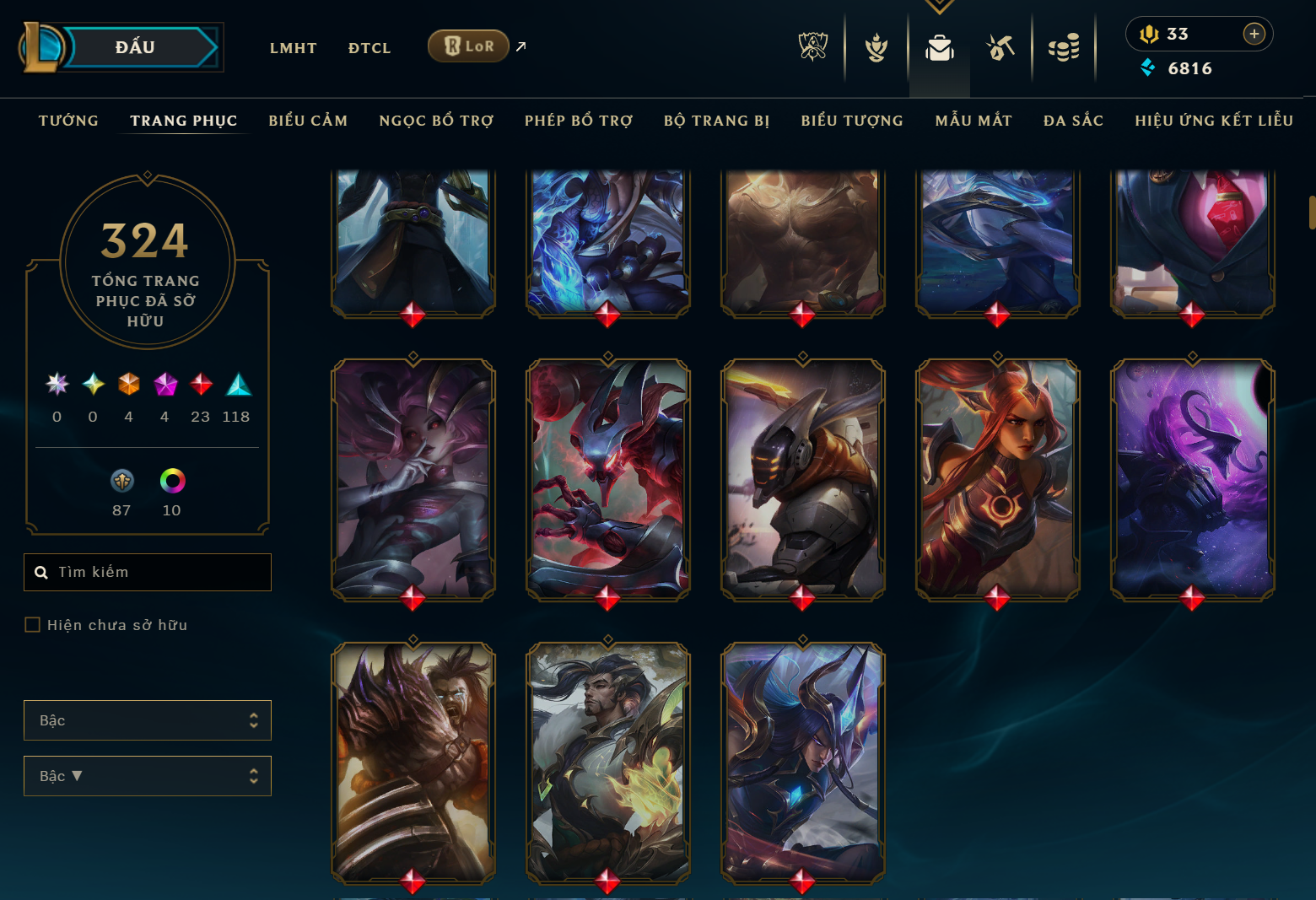Switch to the TƯỚNG tab
The image size is (1316, 900).
pos(68,121)
